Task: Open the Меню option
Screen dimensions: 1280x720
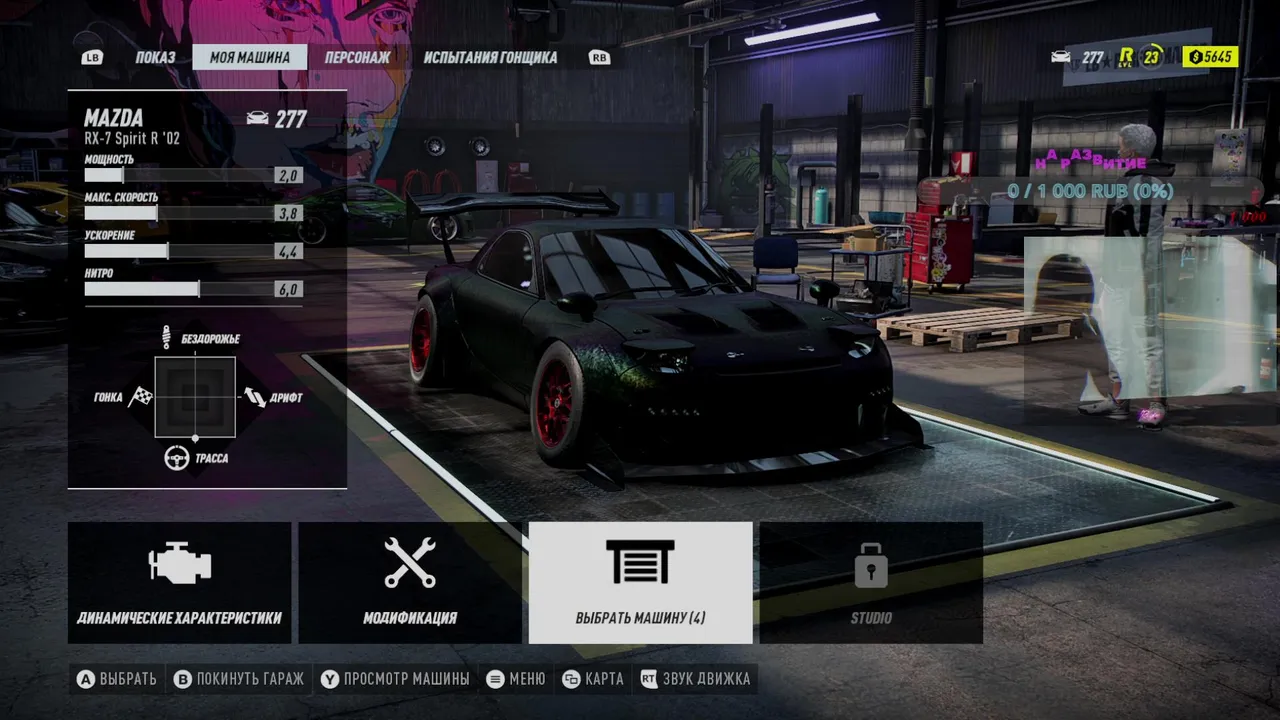Action: (516, 679)
